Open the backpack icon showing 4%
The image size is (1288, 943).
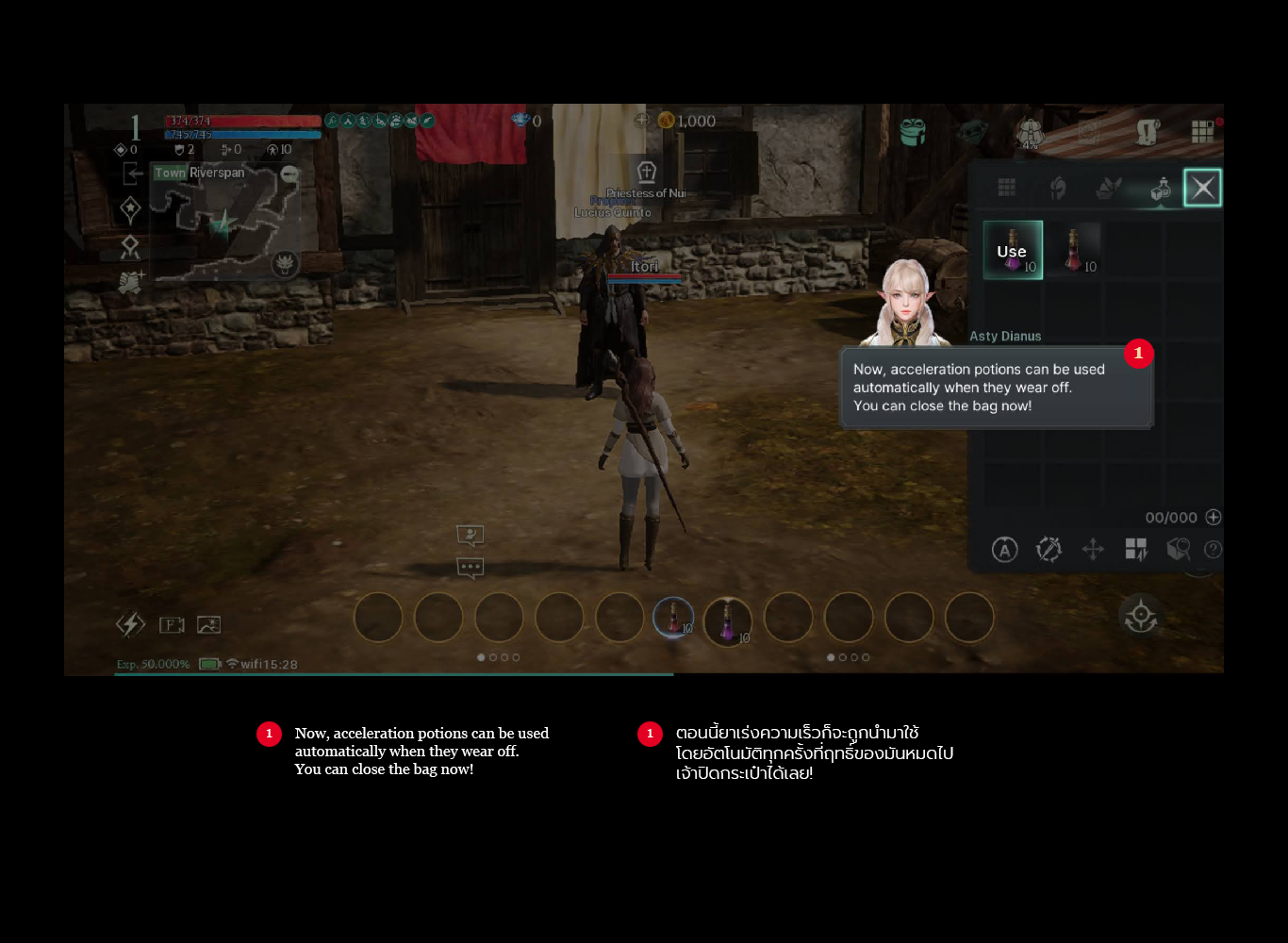point(1030,133)
